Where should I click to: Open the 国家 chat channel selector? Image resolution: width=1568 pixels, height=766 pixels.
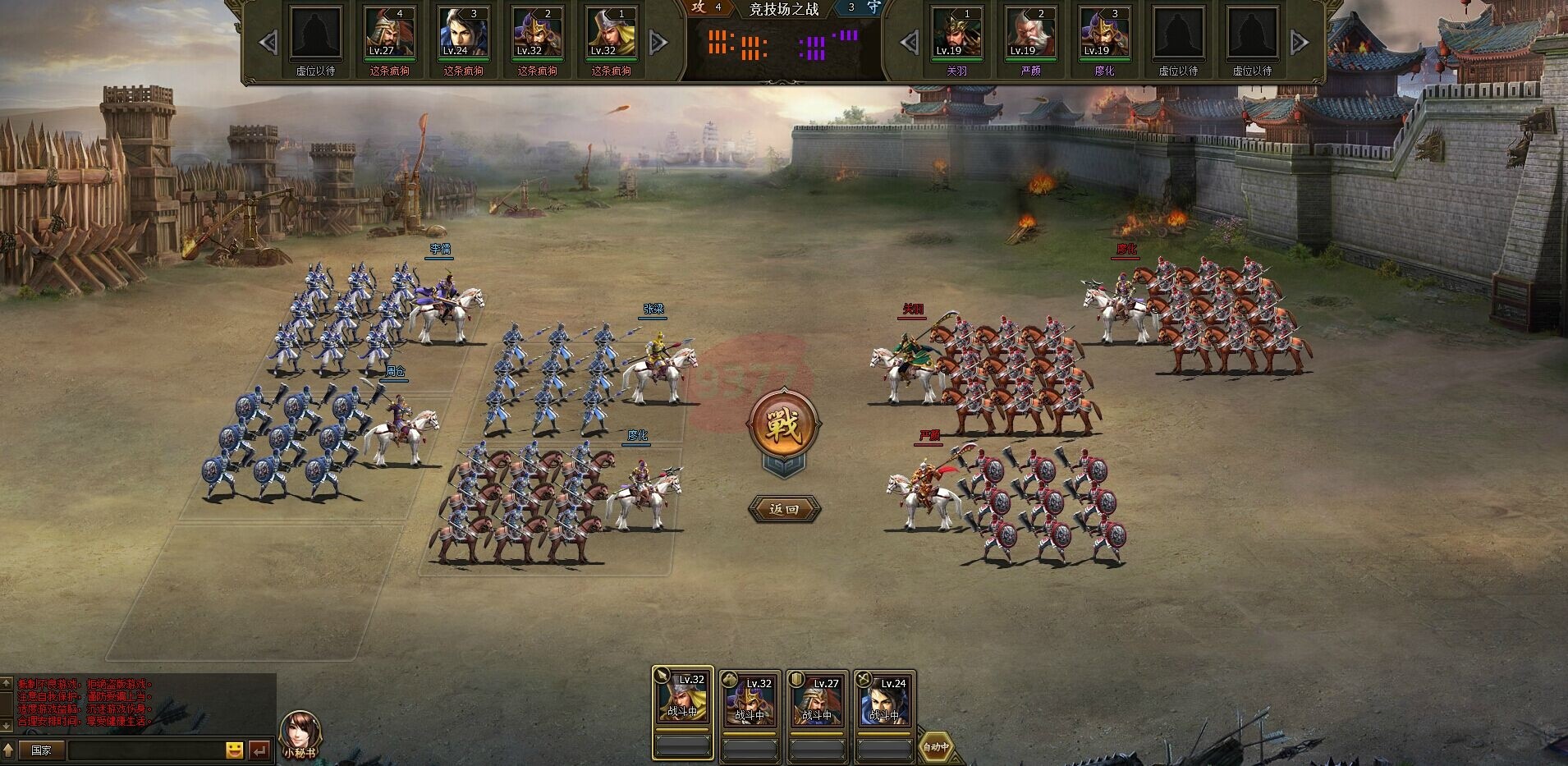pyautogui.click(x=41, y=750)
